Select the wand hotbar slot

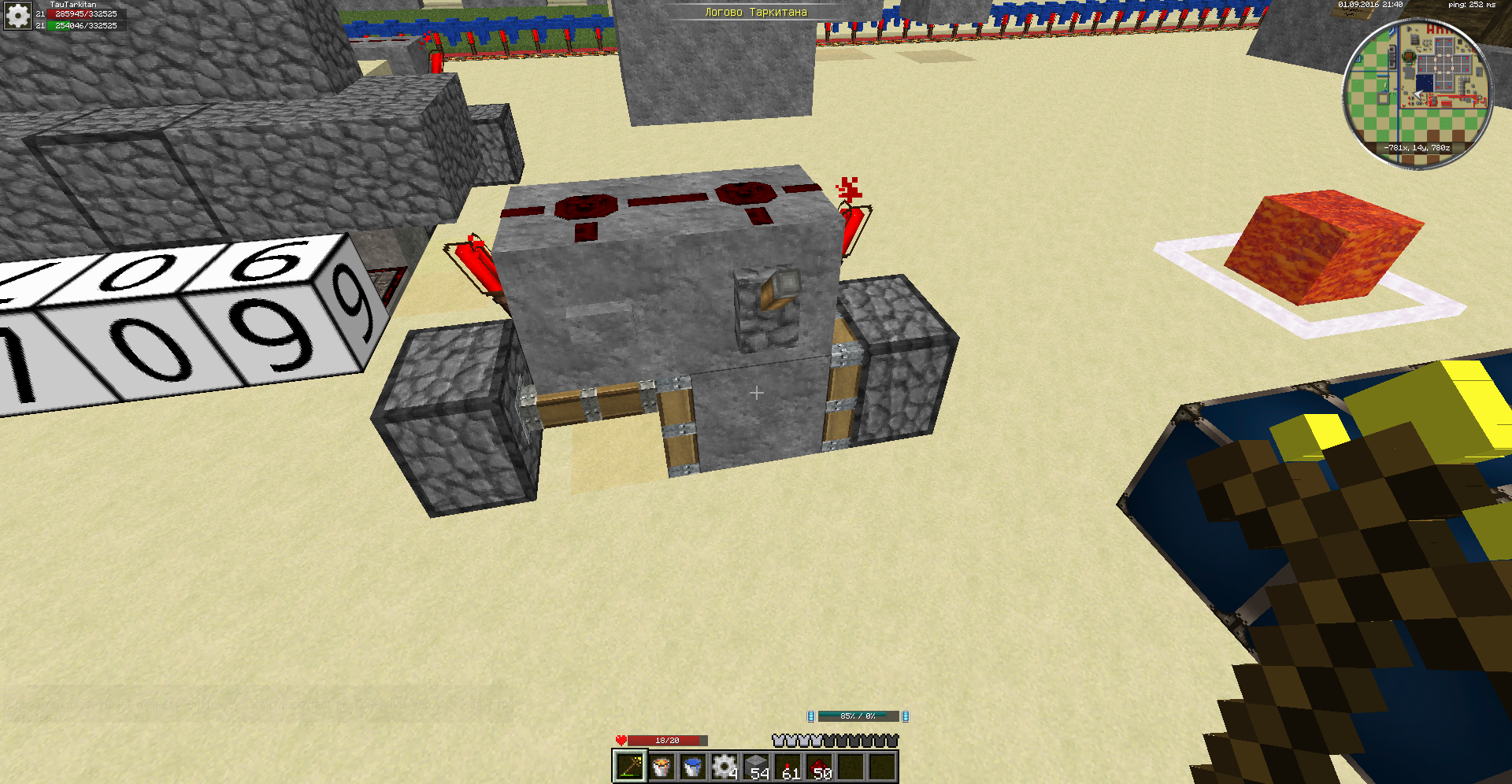[630, 766]
